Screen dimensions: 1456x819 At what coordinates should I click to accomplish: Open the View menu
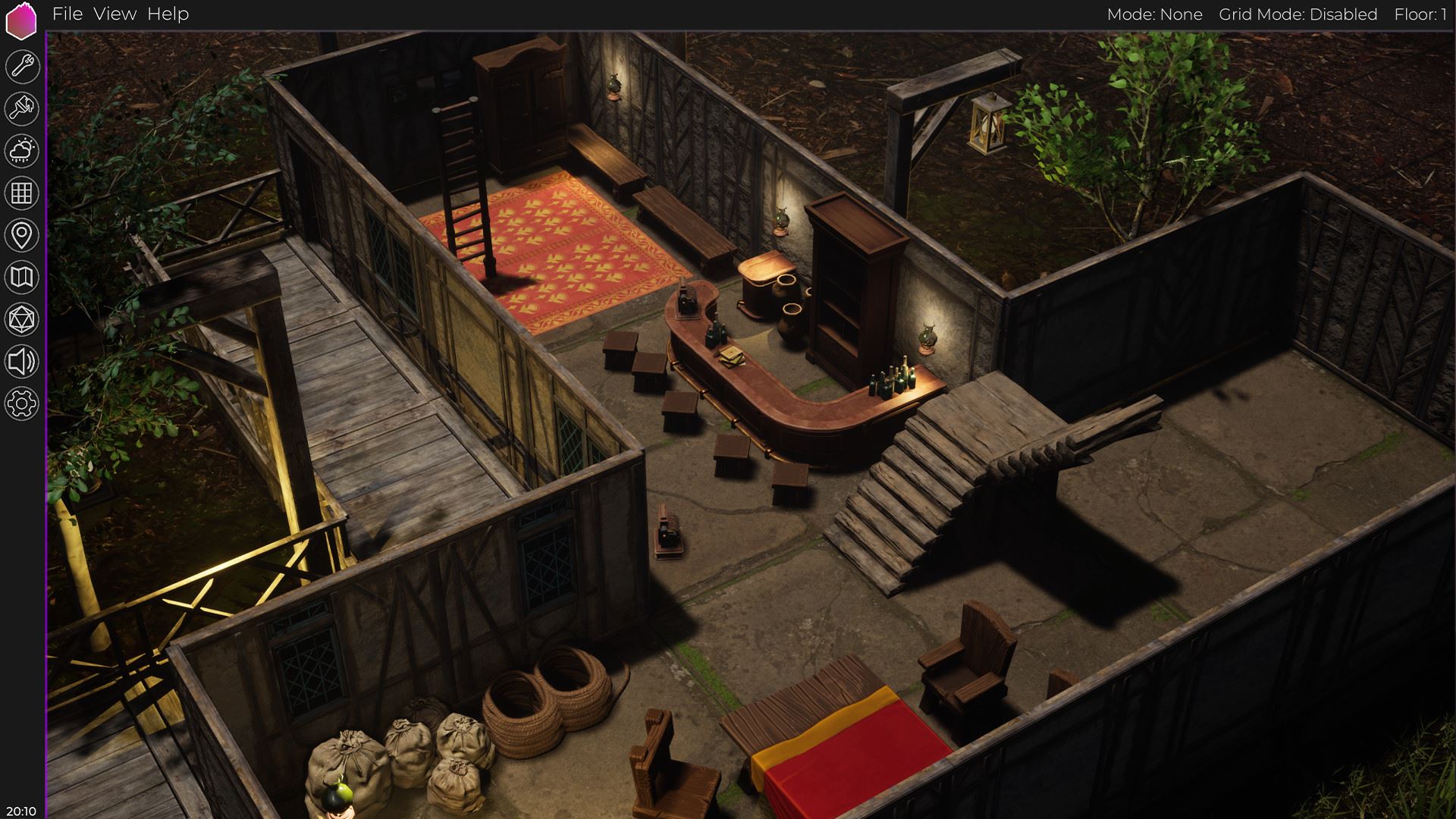(x=115, y=14)
